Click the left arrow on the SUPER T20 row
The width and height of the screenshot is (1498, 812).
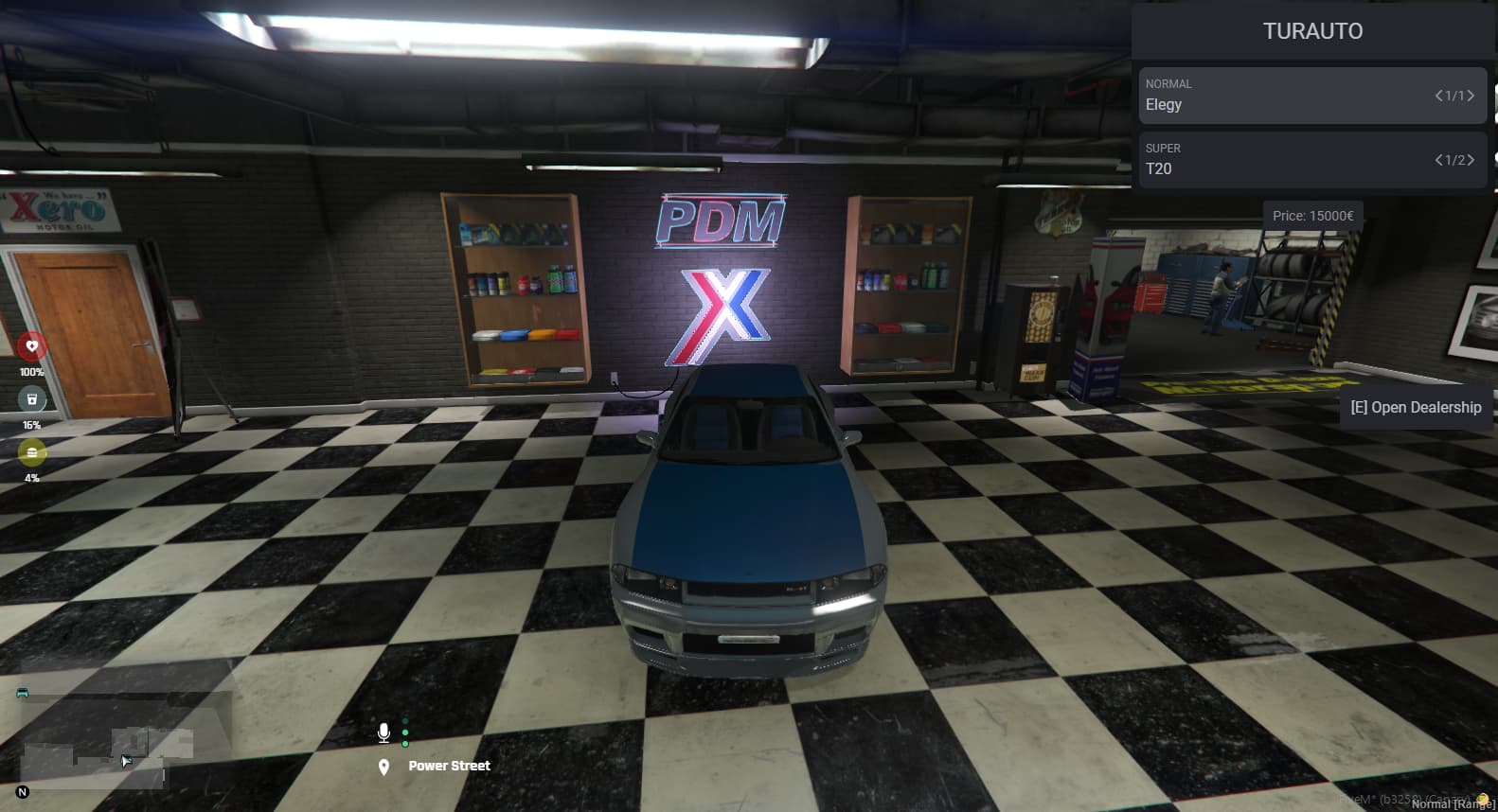point(1438,160)
